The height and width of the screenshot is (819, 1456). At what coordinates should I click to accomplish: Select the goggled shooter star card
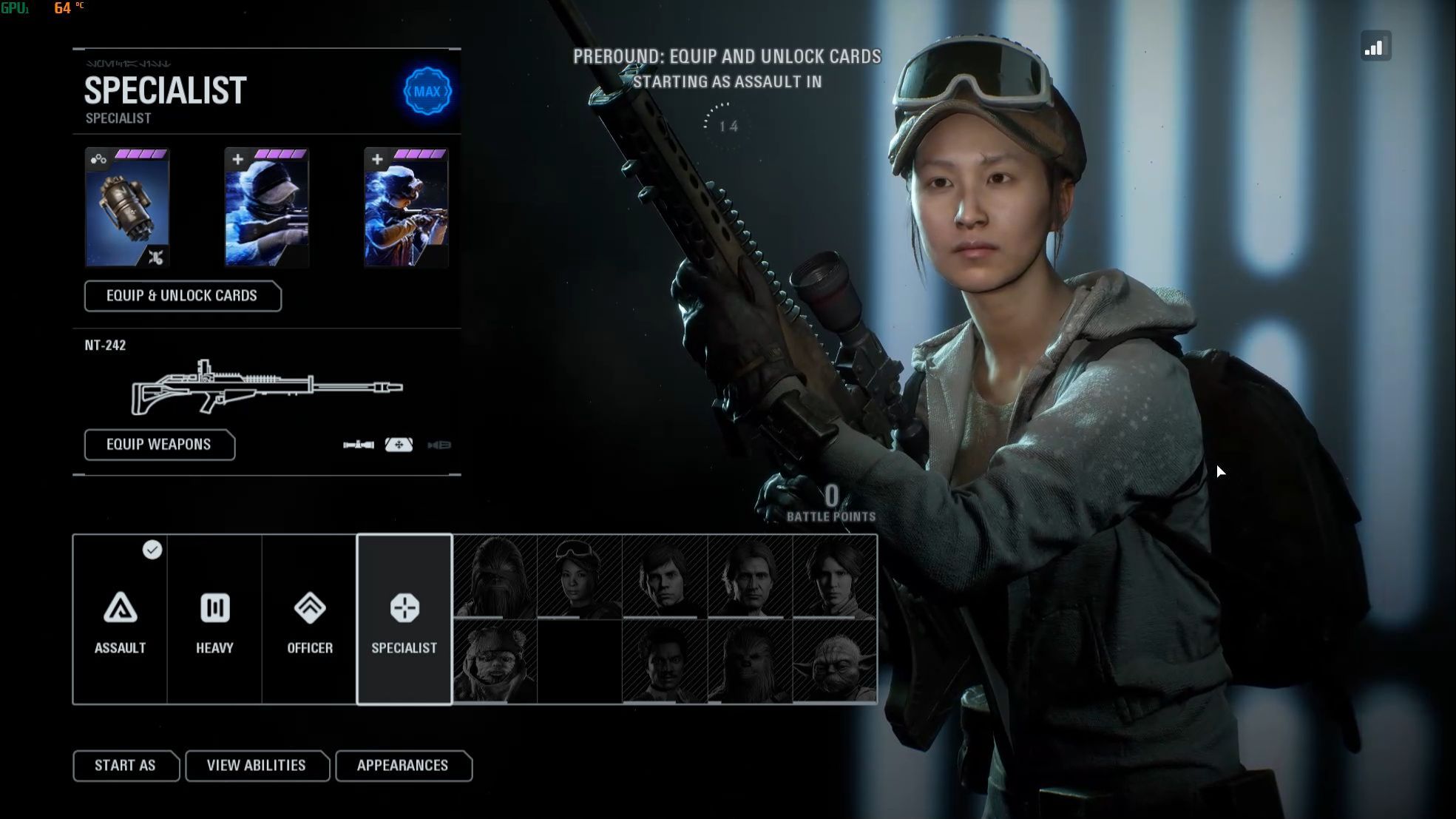[406, 208]
